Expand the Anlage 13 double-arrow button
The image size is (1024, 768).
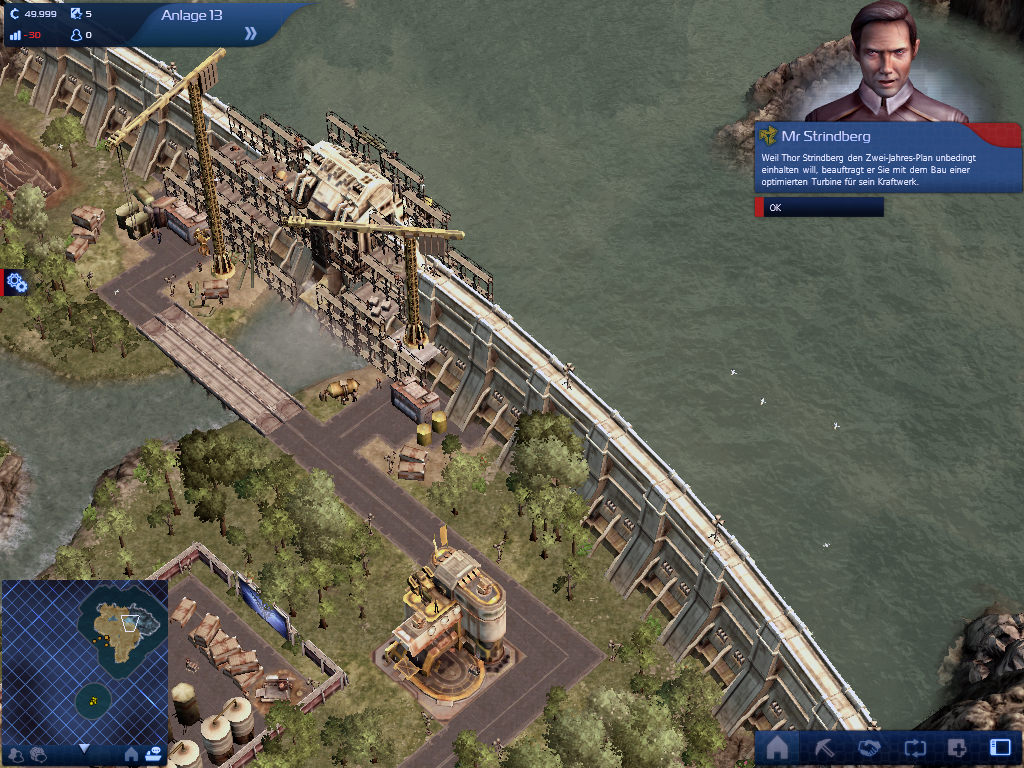coord(250,33)
